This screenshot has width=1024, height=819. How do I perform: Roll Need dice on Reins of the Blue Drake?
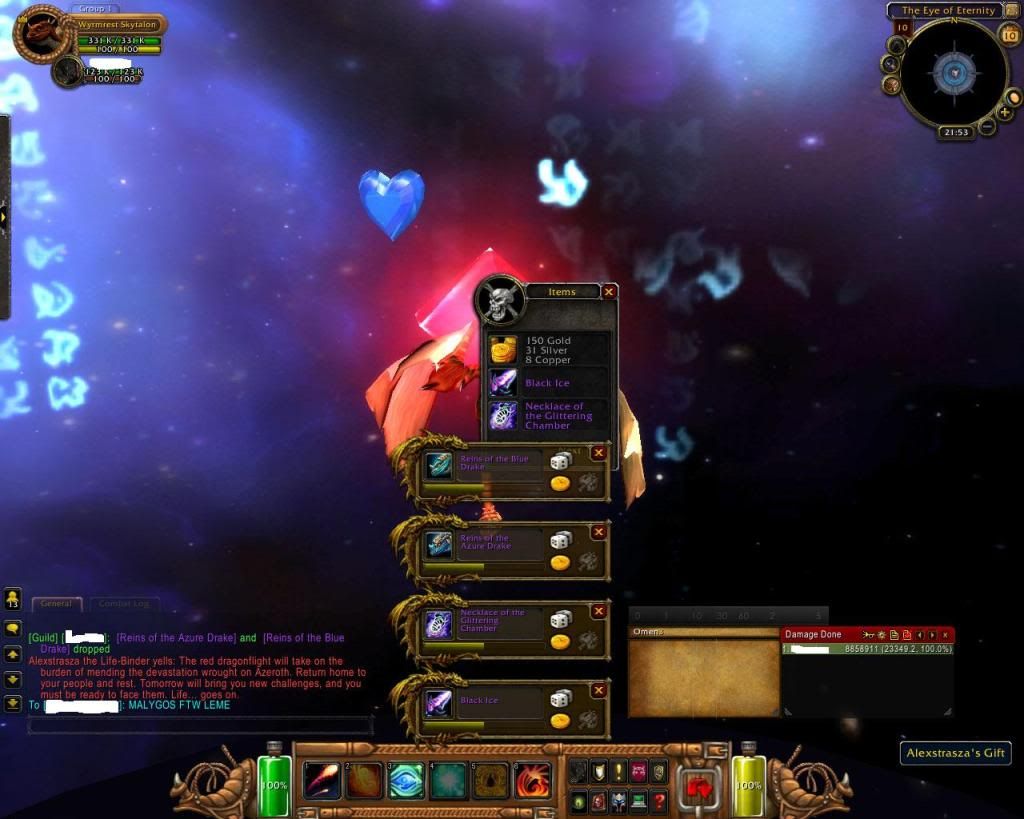[x=561, y=461]
